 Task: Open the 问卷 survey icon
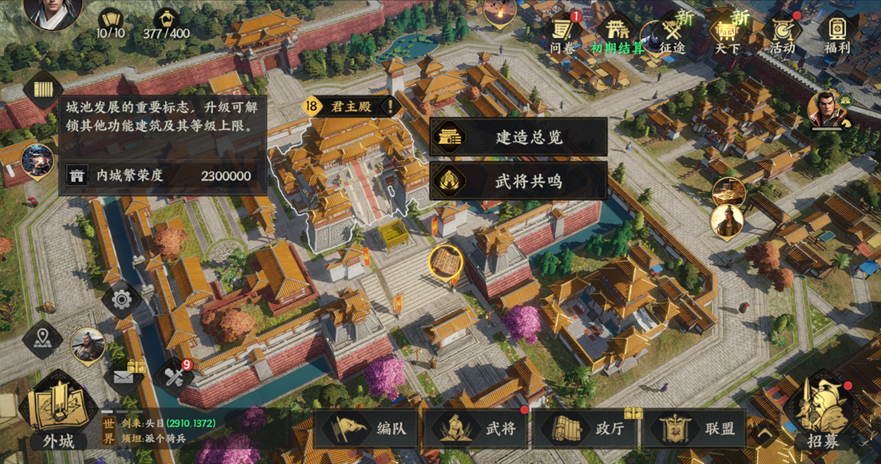[563, 31]
